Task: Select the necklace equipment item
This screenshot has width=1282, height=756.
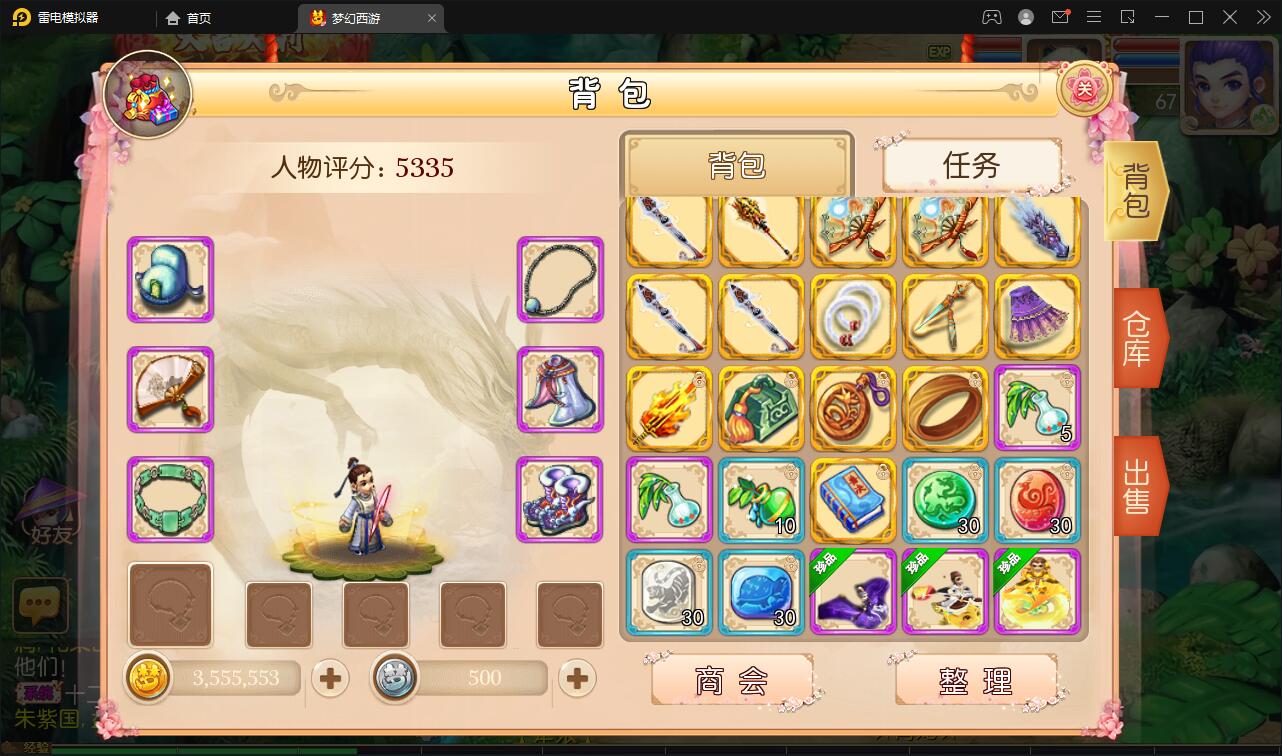Action: 559,280
